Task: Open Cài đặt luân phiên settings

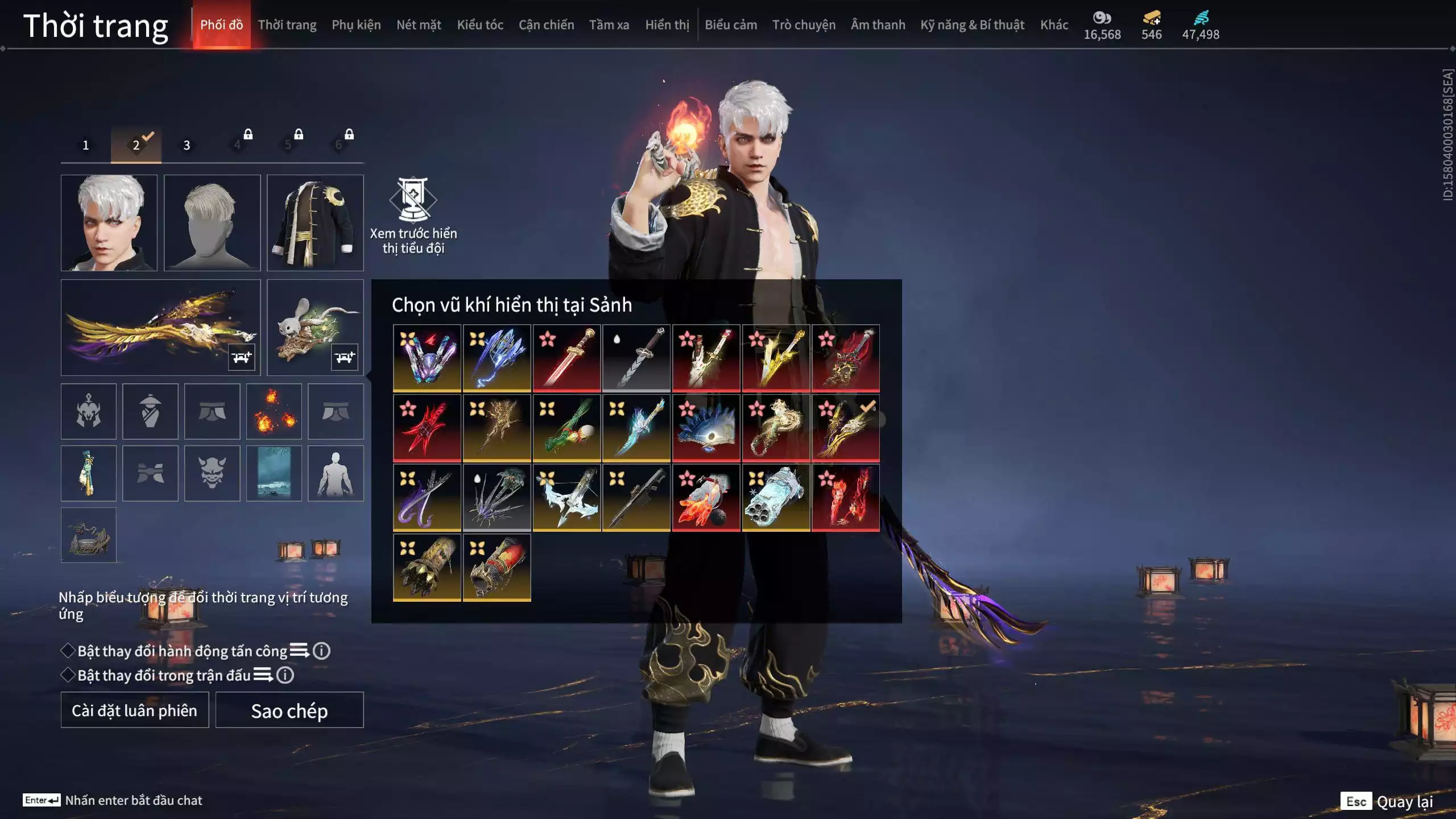Action: pos(135,710)
